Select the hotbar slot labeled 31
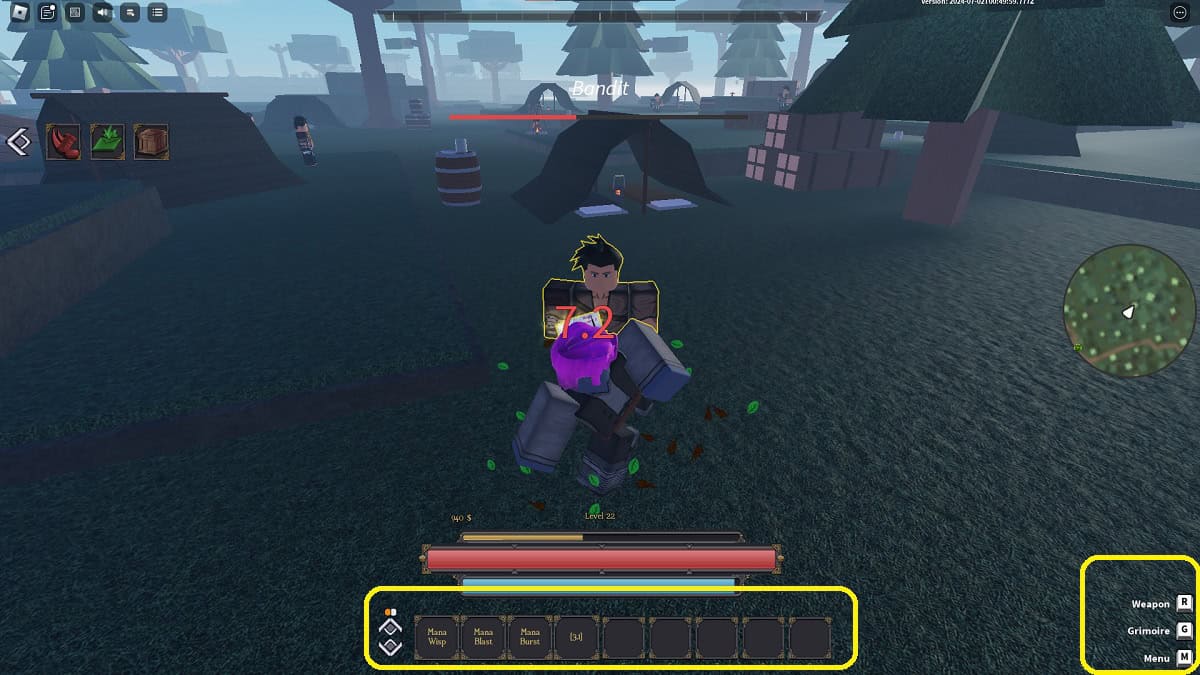1200x675 pixels. (x=576, y=637)
